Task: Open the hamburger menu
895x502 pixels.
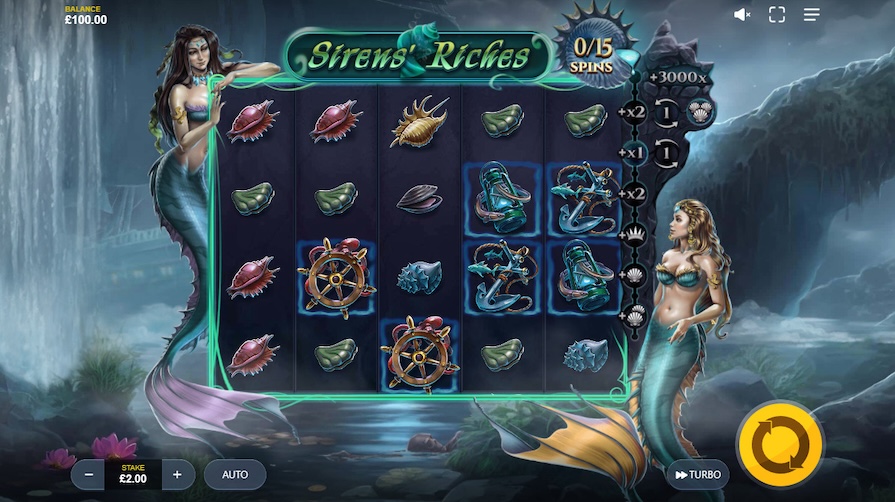Action: click(811, 14)
